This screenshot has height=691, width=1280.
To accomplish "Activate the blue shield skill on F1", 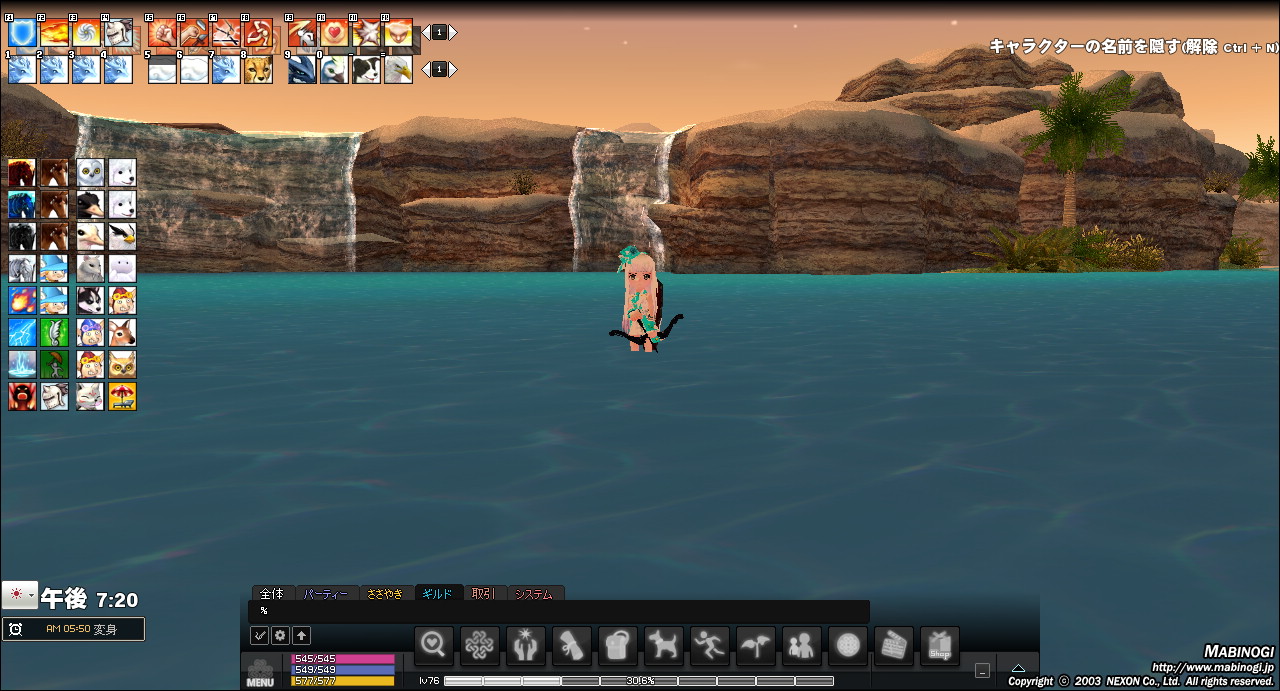I will (x=22, y=34).
